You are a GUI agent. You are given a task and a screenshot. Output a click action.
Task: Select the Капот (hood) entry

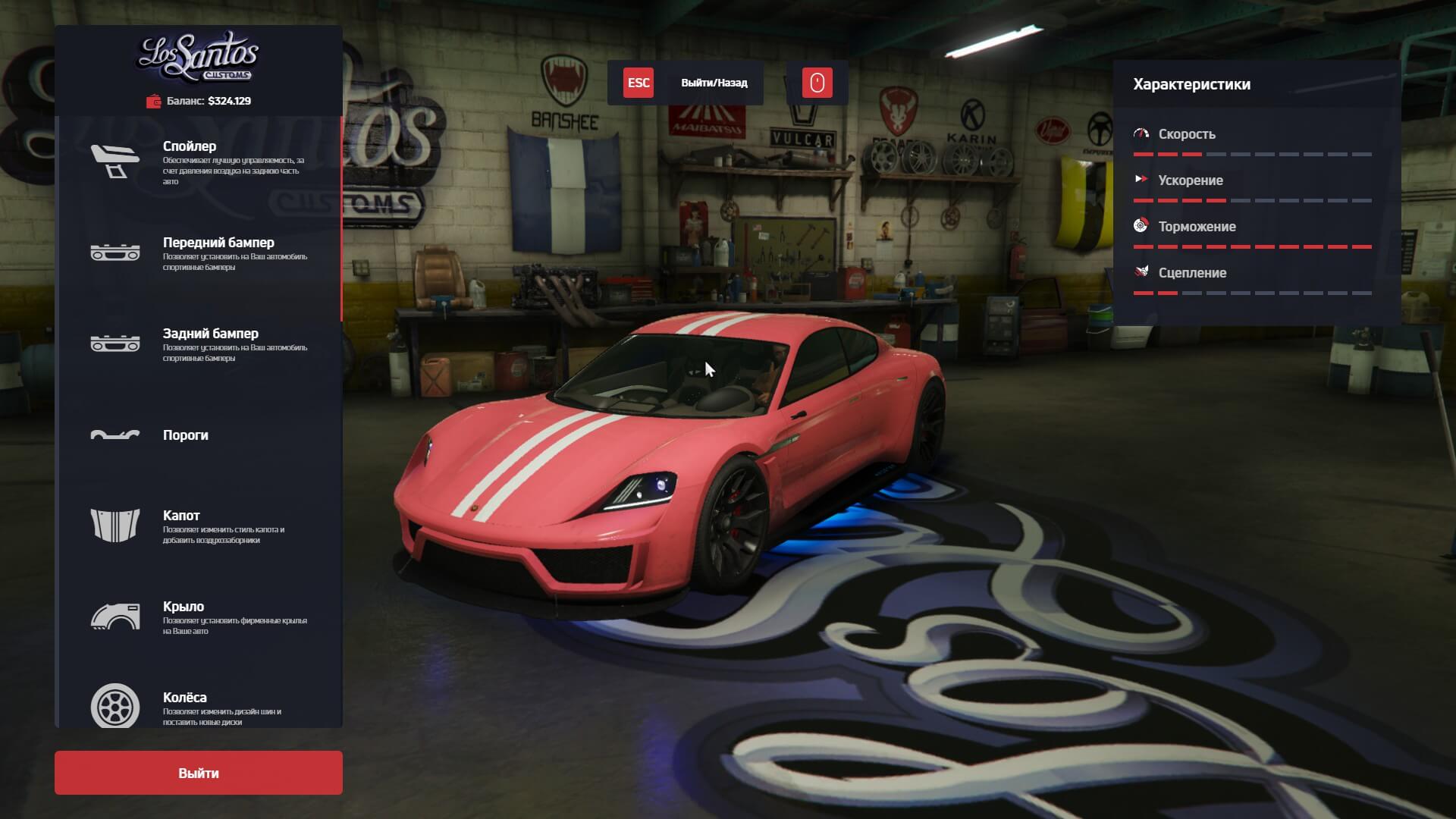click(199, 526)
